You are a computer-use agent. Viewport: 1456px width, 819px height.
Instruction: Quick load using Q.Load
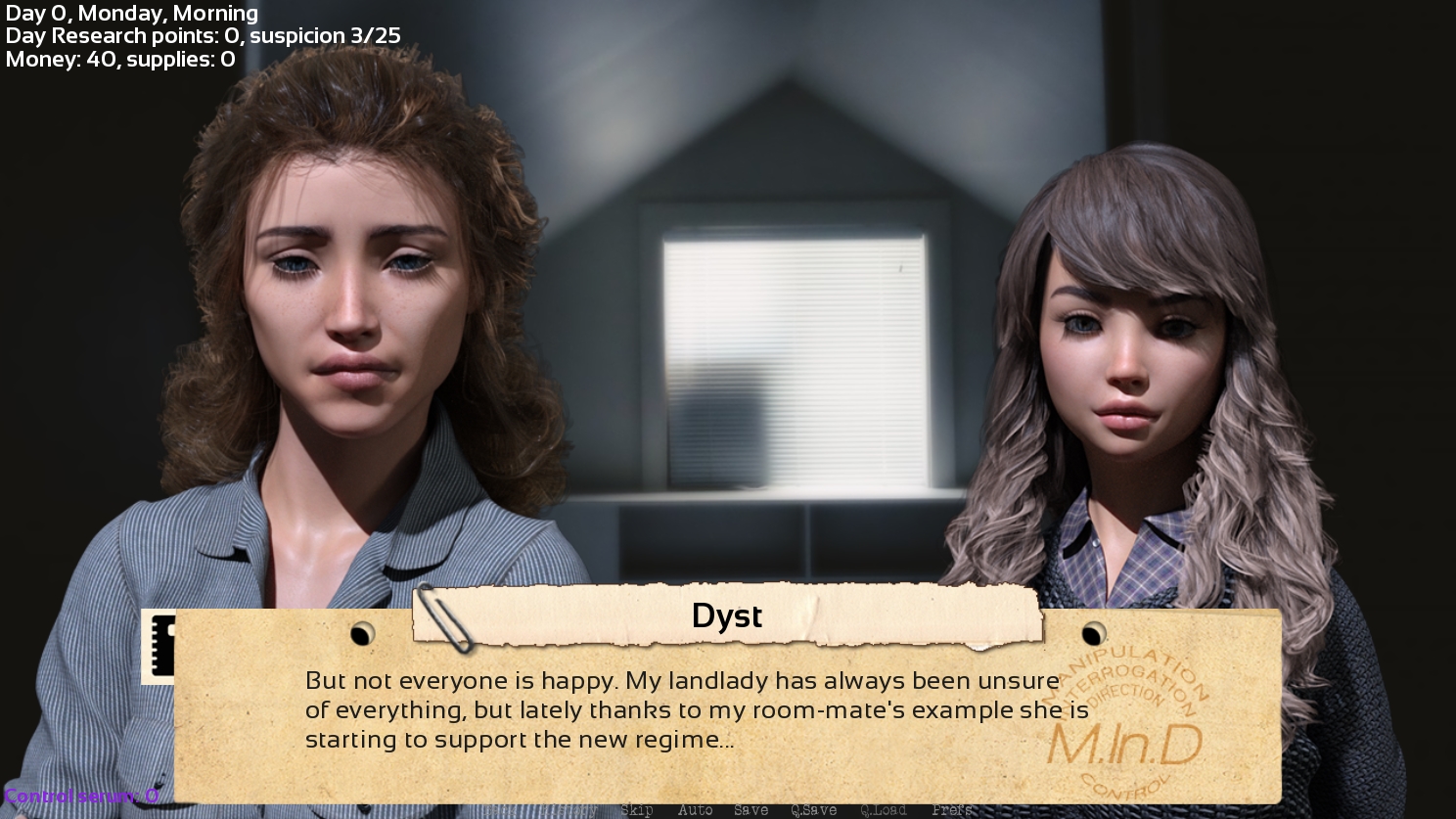(x=883, y=810)
